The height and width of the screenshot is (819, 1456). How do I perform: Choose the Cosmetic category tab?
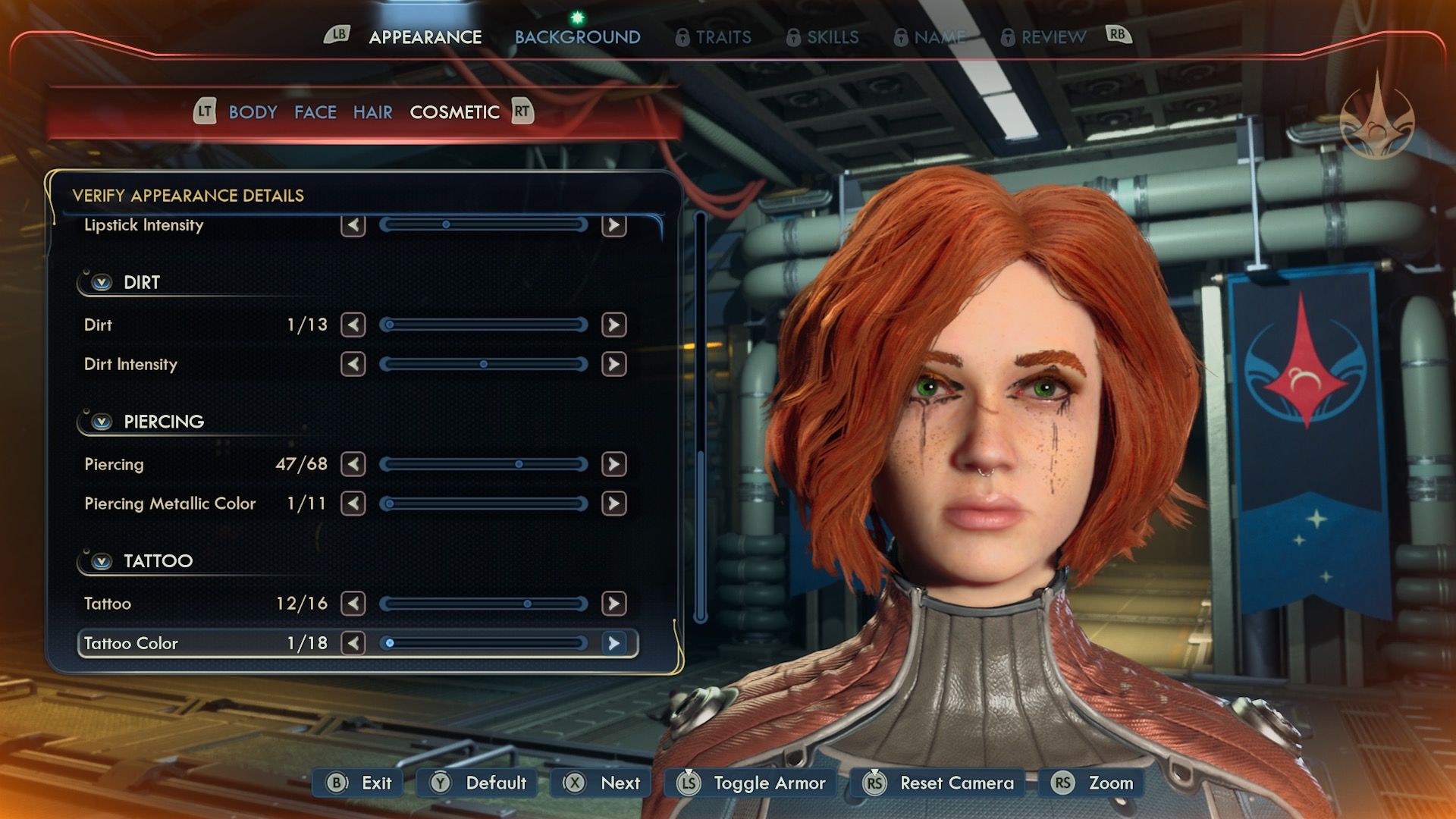454,112
